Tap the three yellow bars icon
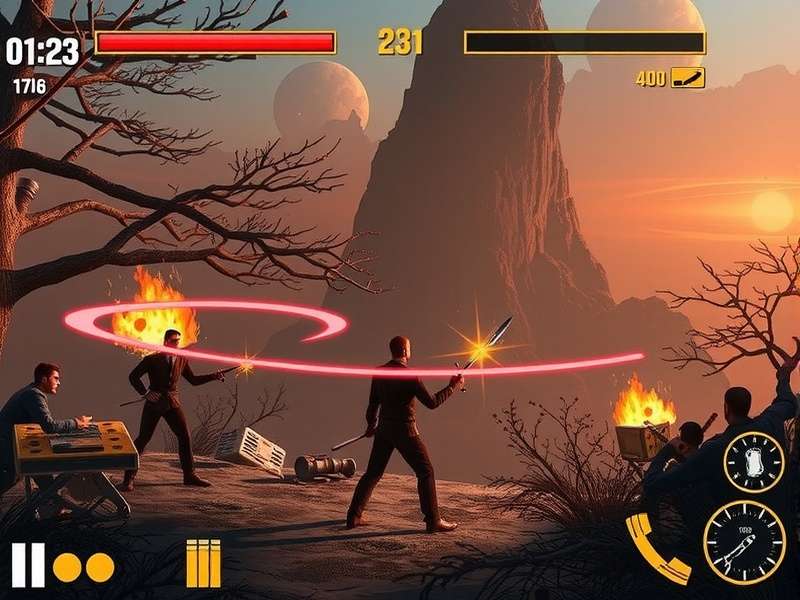 point(203,564)
